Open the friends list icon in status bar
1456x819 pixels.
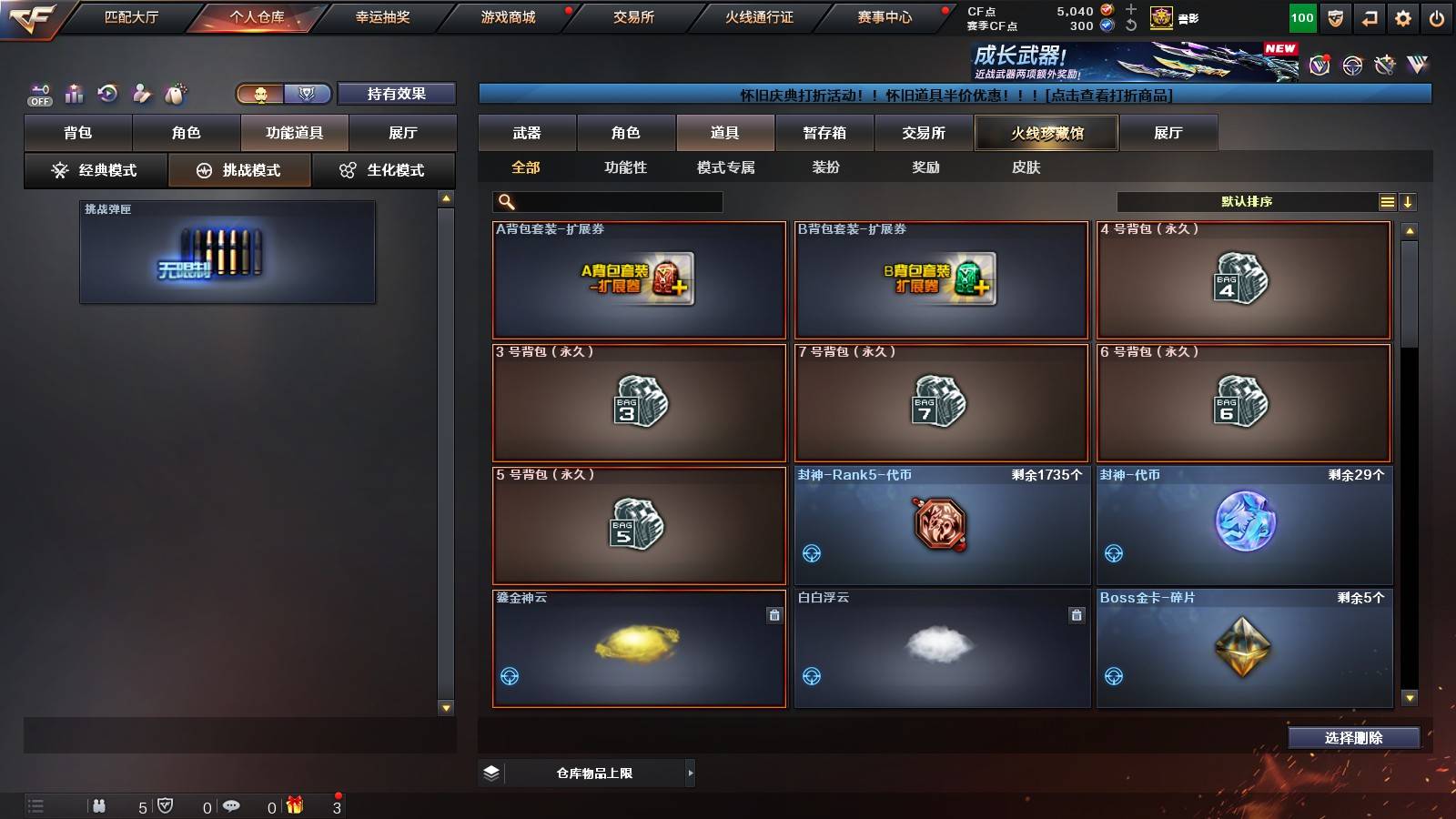[x=100, y=806]
